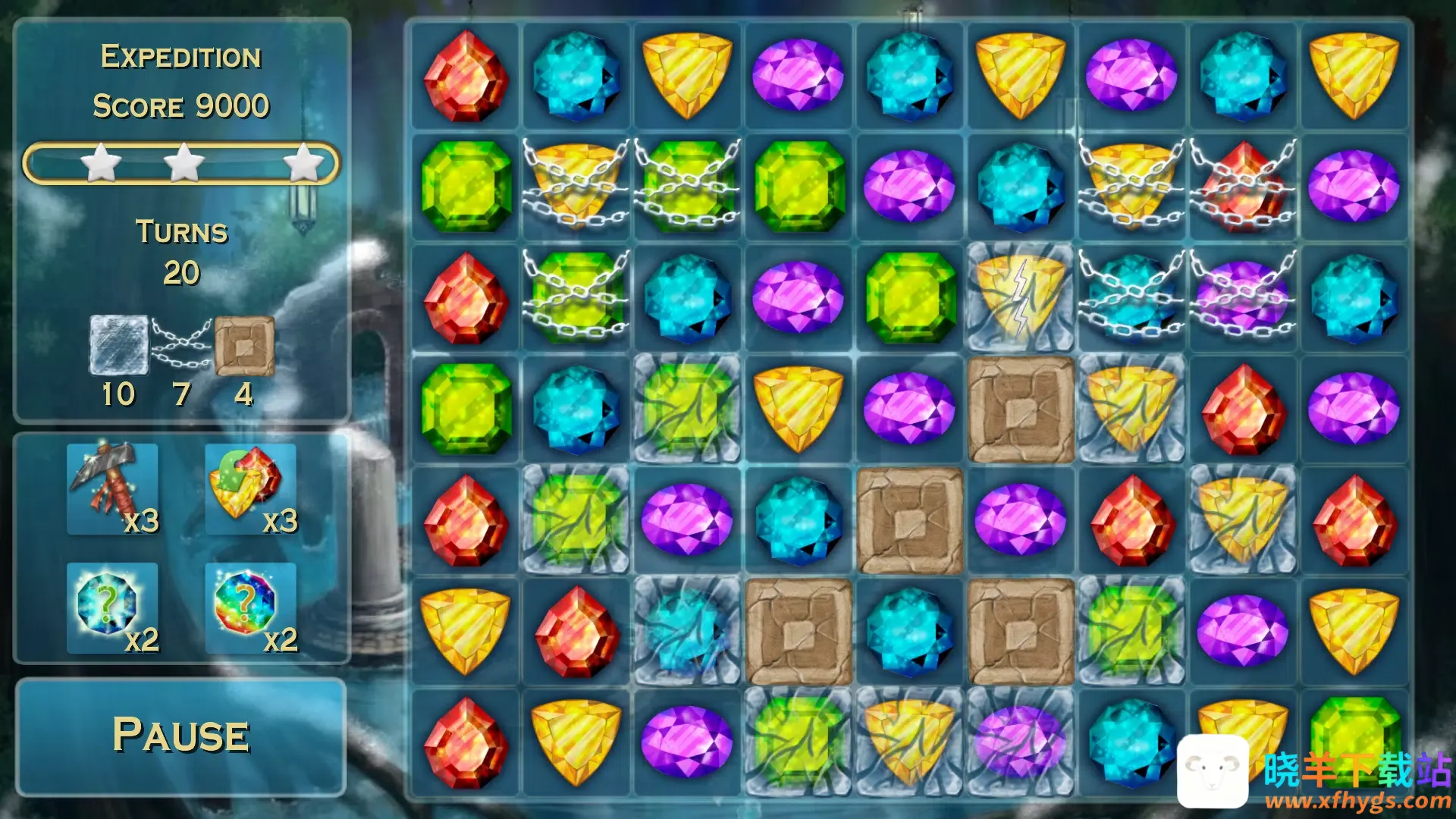Choose the rainbow mystery gem booster
This screenshot has width=1456, height=819.
[250, 607]
